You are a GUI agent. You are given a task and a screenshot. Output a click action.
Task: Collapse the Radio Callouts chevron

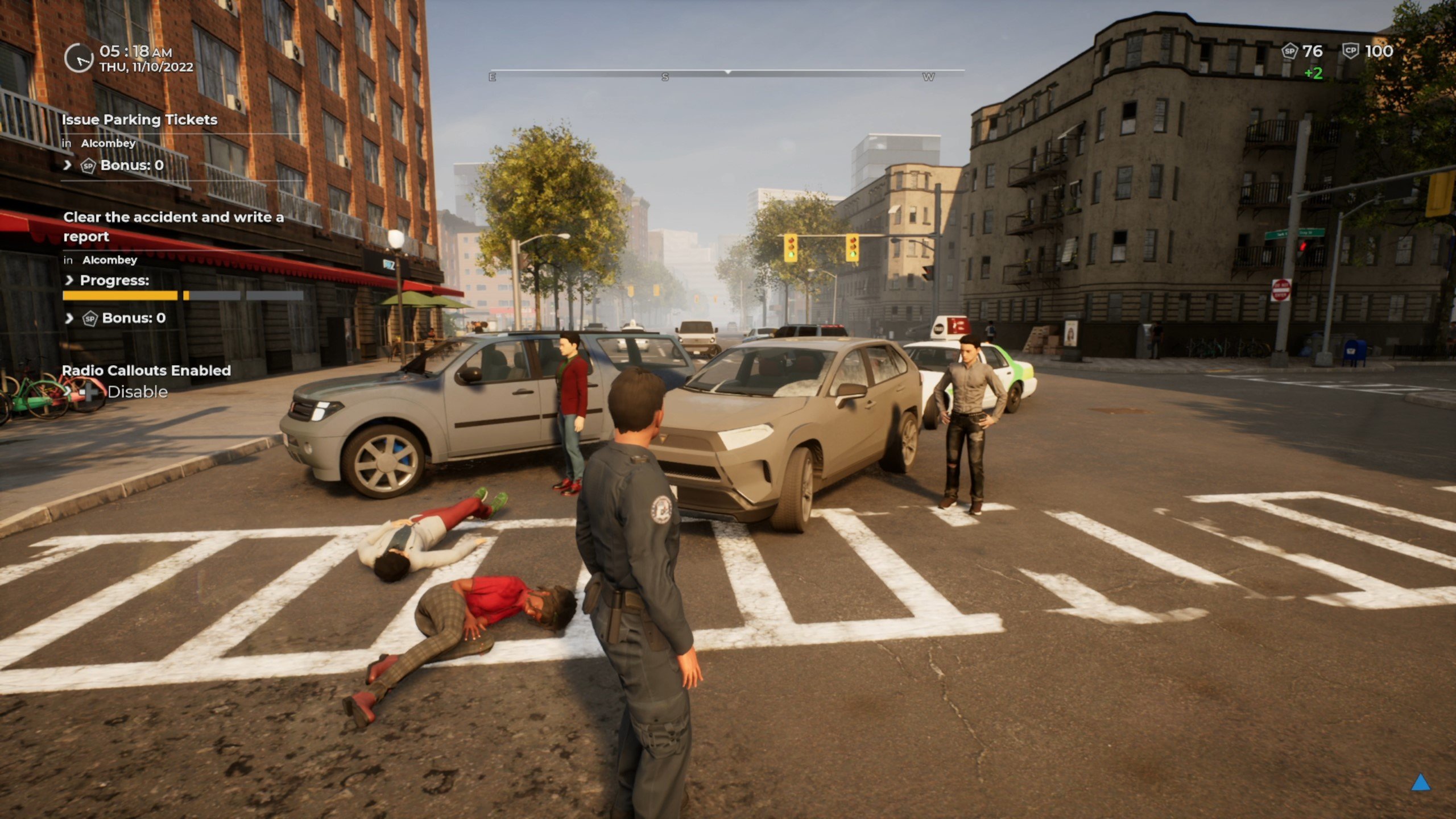point(67,392)
